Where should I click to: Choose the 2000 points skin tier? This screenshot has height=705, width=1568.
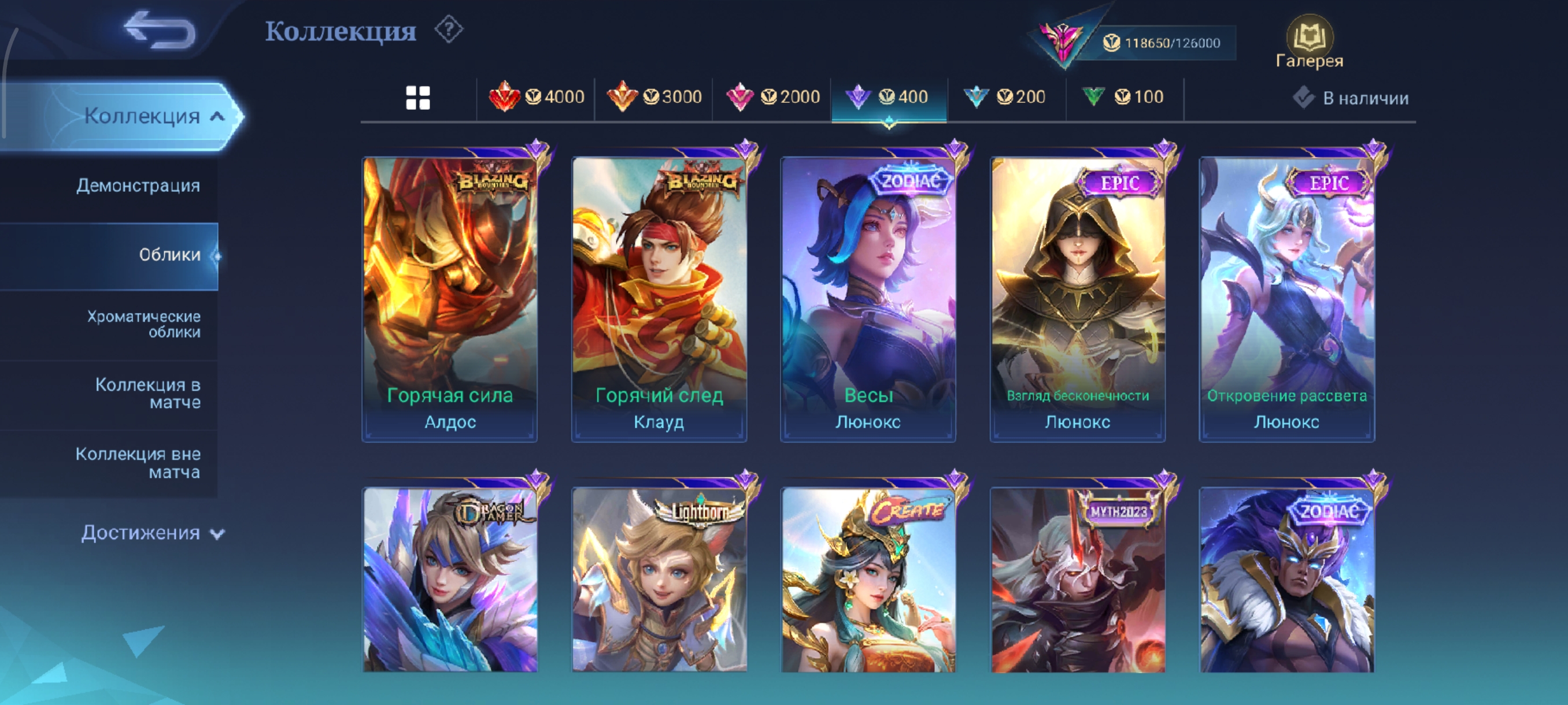click(772, 97)
